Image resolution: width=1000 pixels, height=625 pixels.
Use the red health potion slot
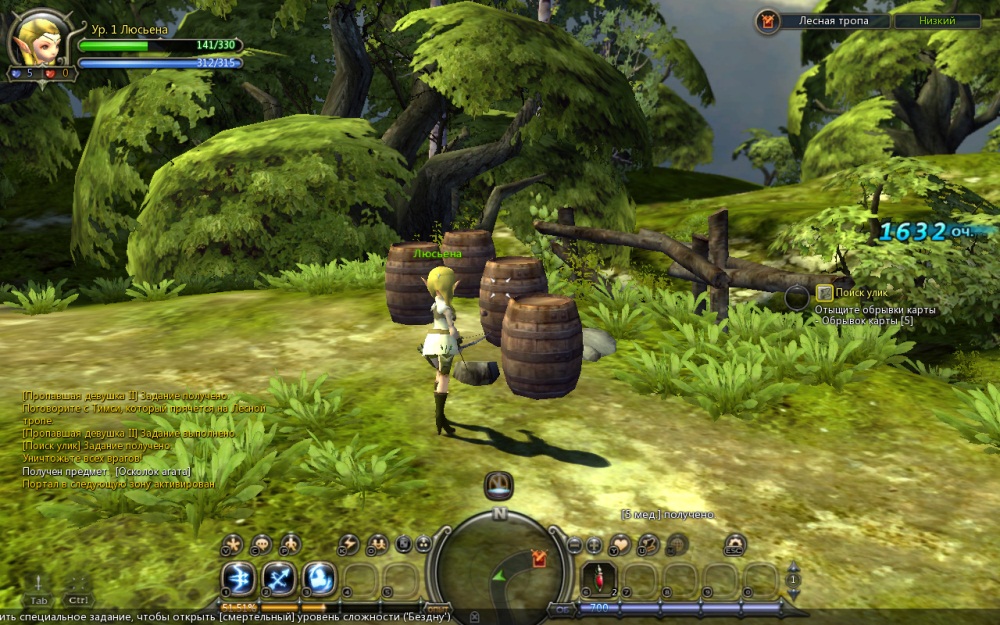598,578
